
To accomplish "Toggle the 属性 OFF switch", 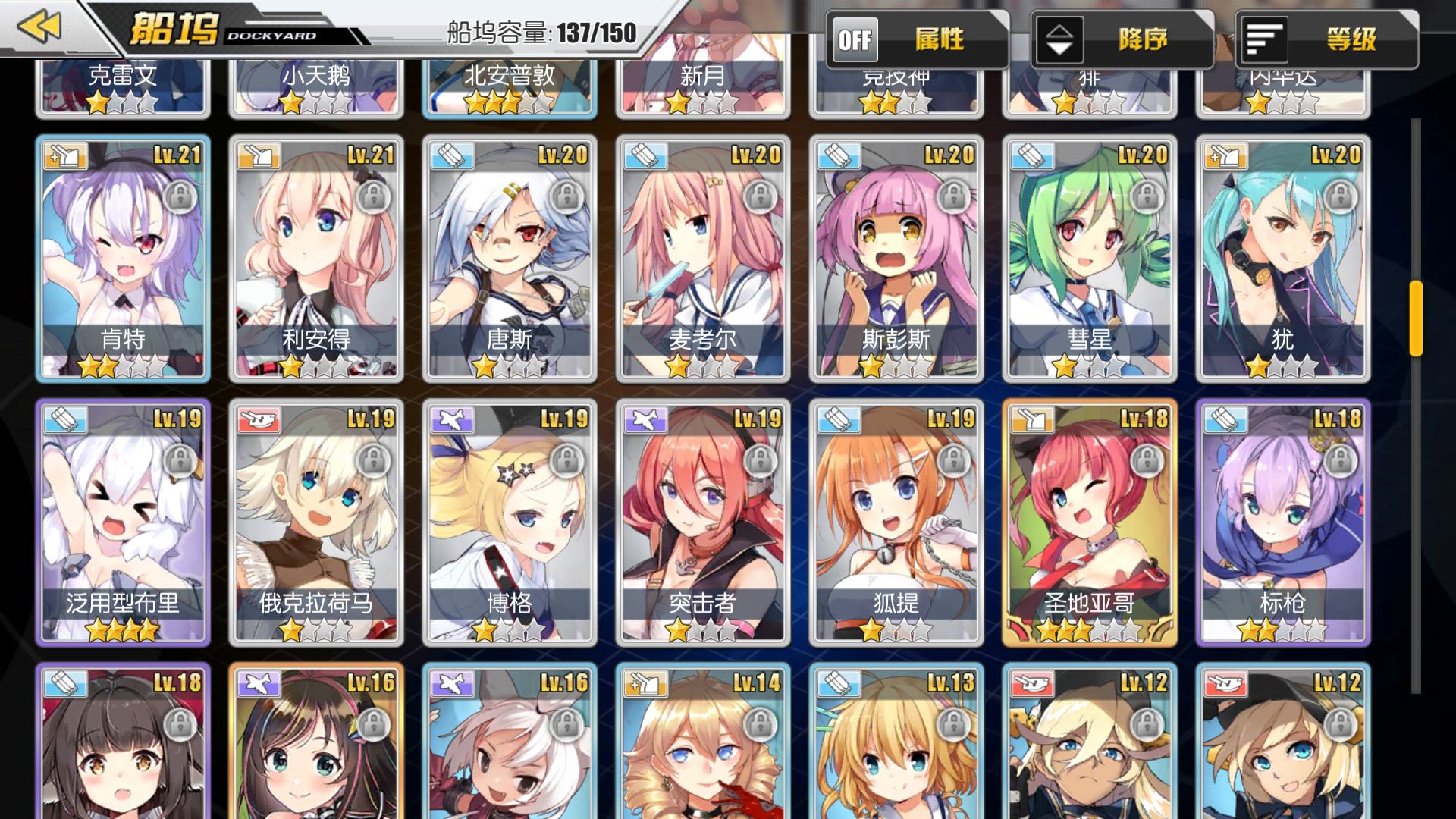I will click(856, 39).
